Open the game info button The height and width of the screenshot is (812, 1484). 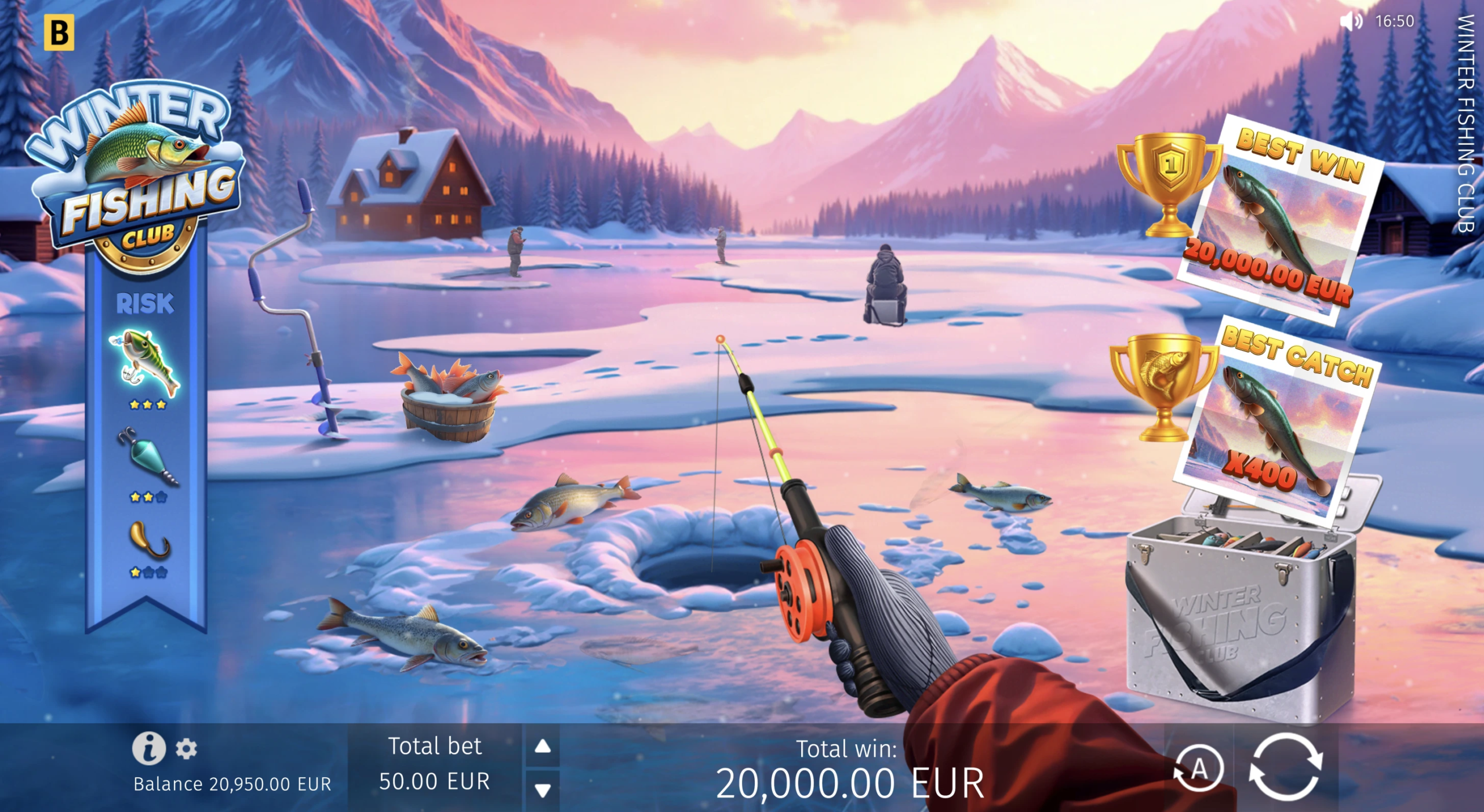pos(148,748)
